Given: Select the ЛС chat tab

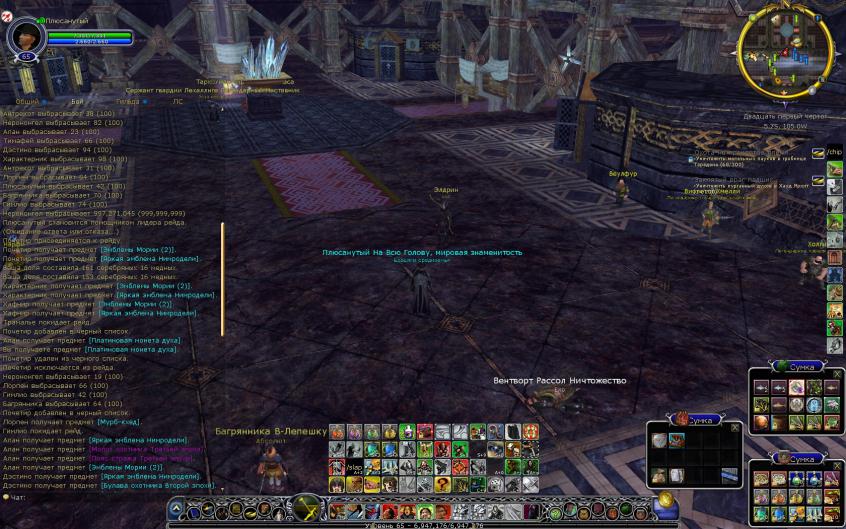Looking at the screenshot, I should pyautogui.click(x=177, y=101).
